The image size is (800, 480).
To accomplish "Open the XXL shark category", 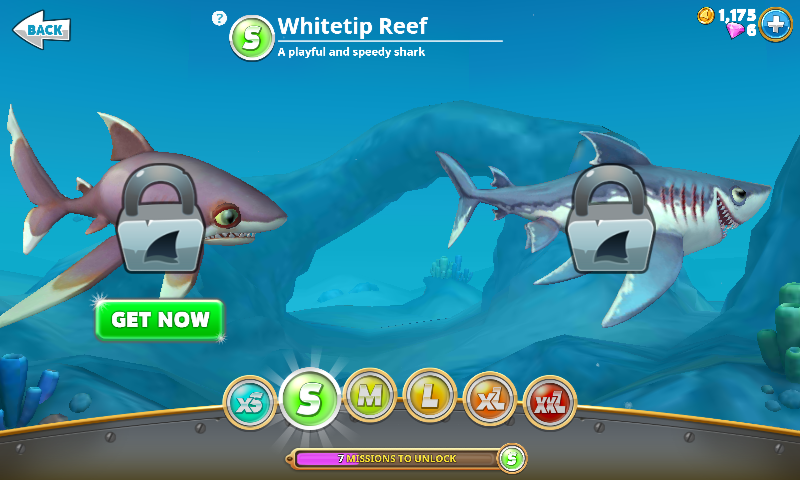I will pos(549,404).
